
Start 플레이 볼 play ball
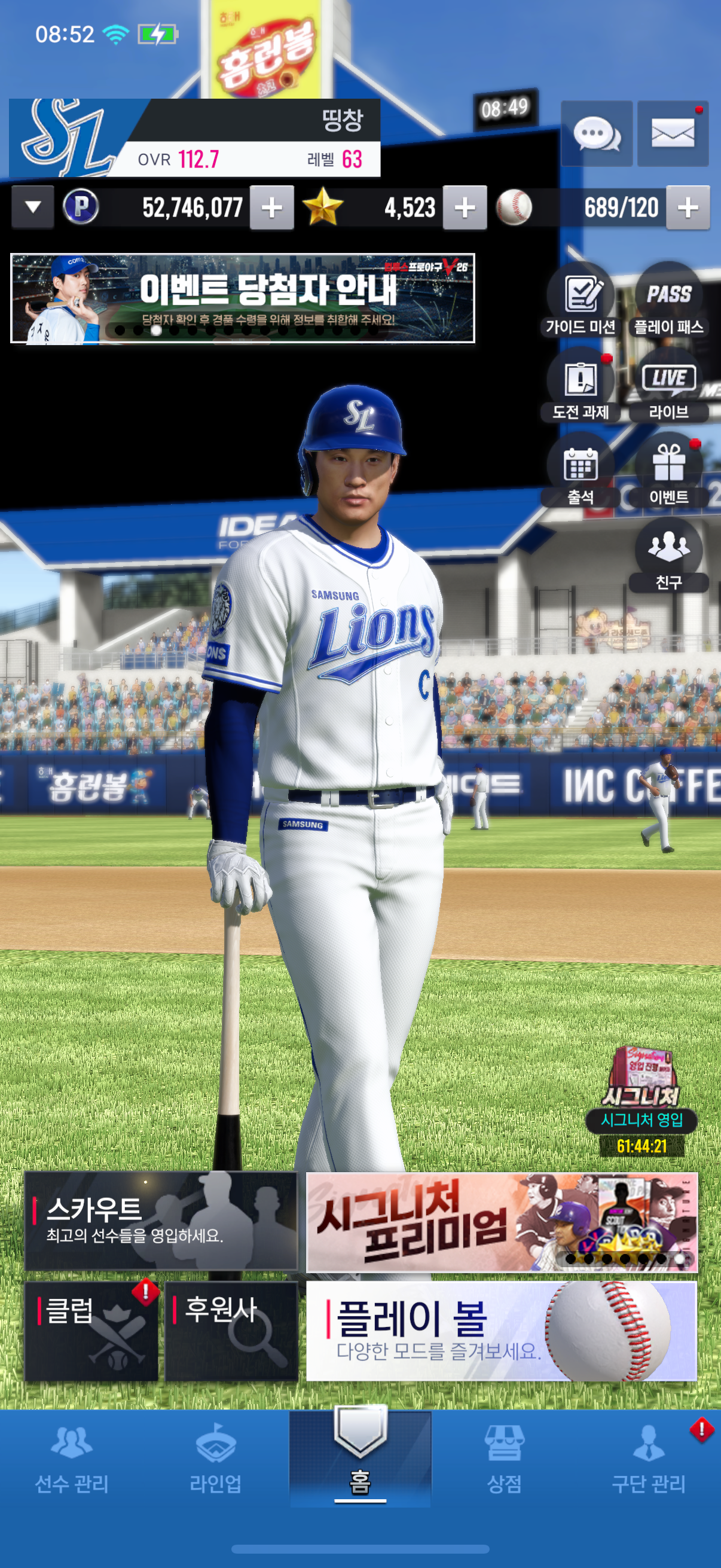point(501,1330)
